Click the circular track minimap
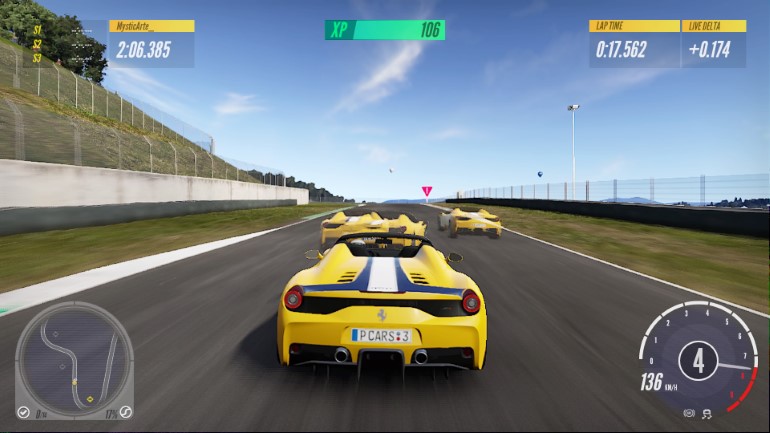This screenshot has width=770, height=433. point(75,360)
